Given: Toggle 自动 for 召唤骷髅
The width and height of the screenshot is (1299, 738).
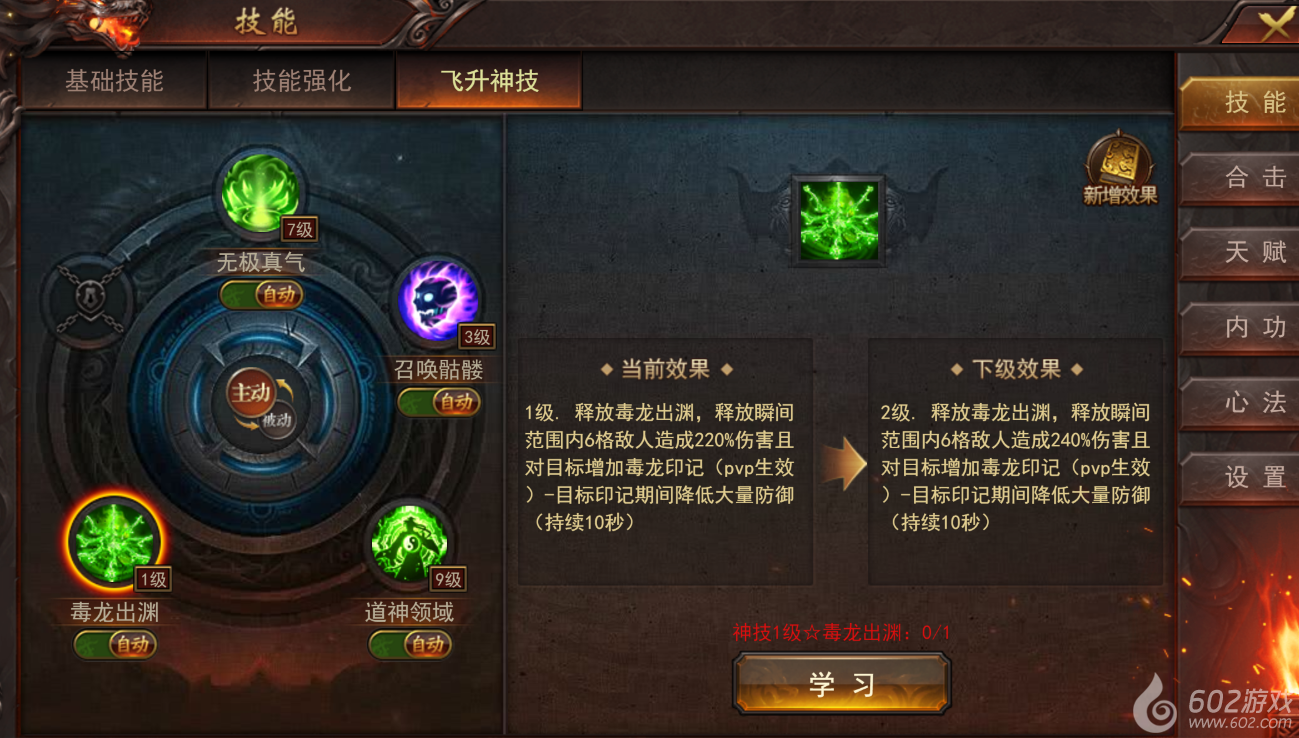Looking at the screenshot, I should 439,402.
